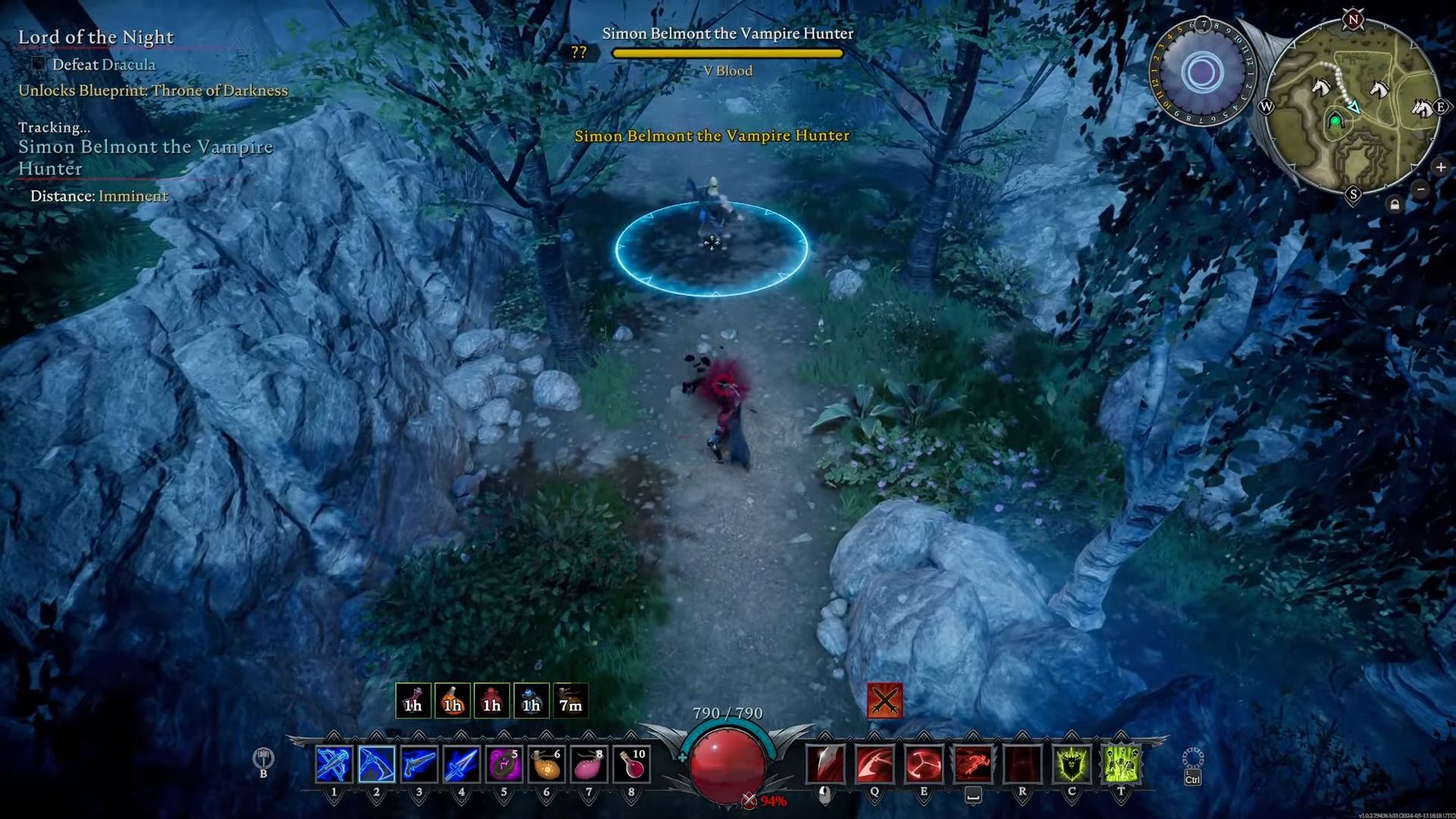Switch to the blue spear slot

(461, 764)
